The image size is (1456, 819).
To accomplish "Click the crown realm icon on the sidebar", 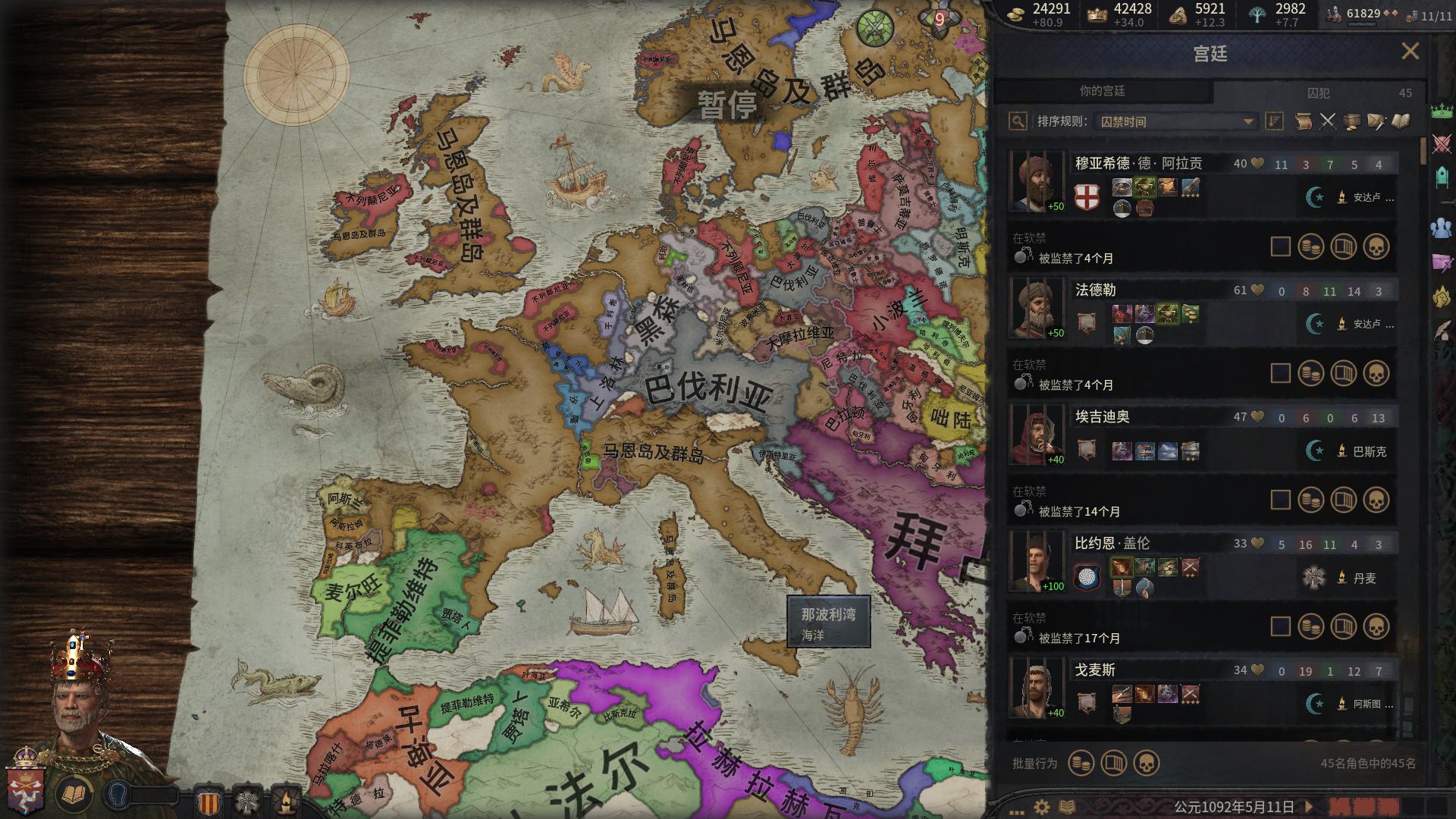I will point(1441,111).
